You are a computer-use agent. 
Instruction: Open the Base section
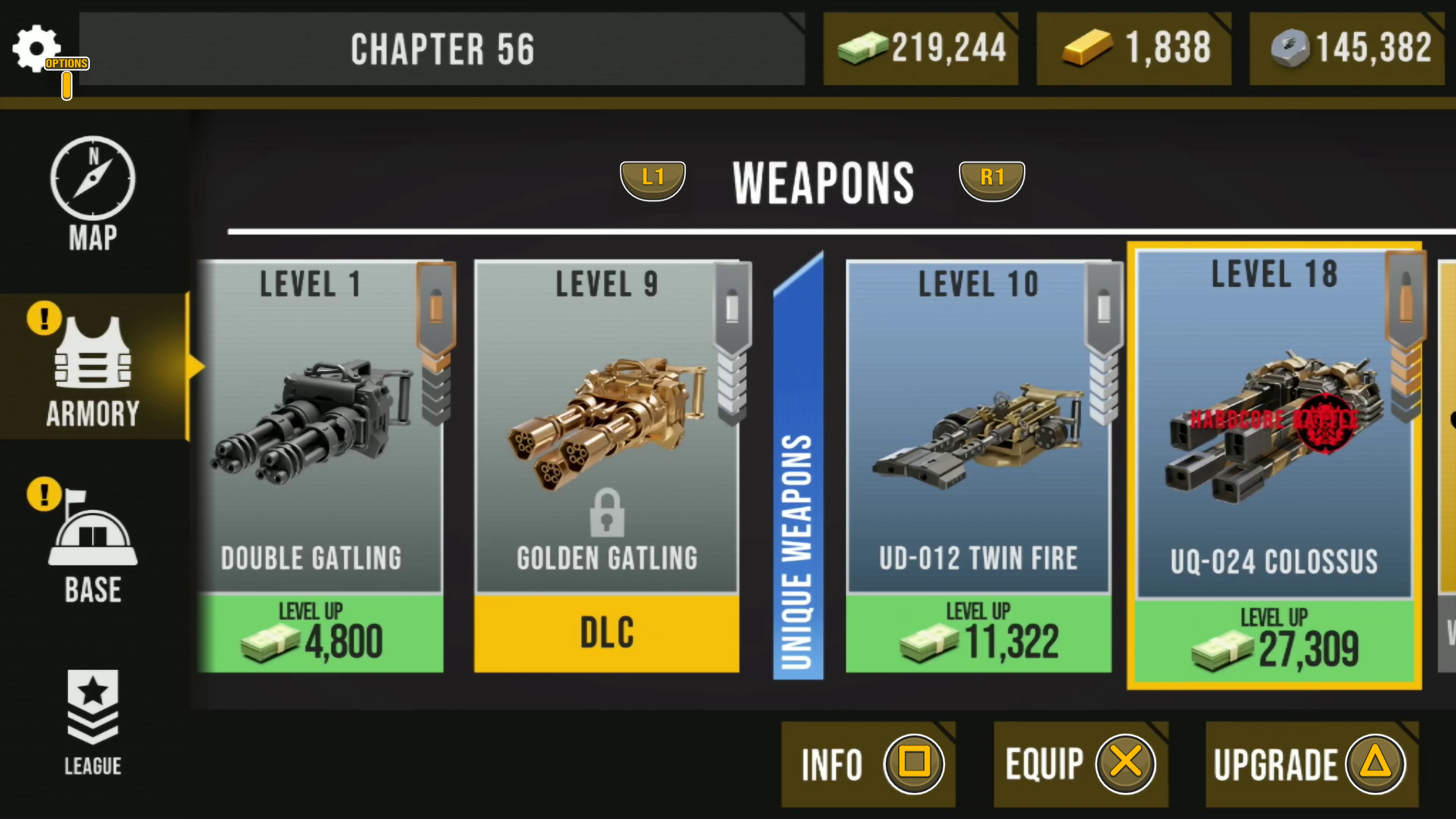click(x=93, y=543)
